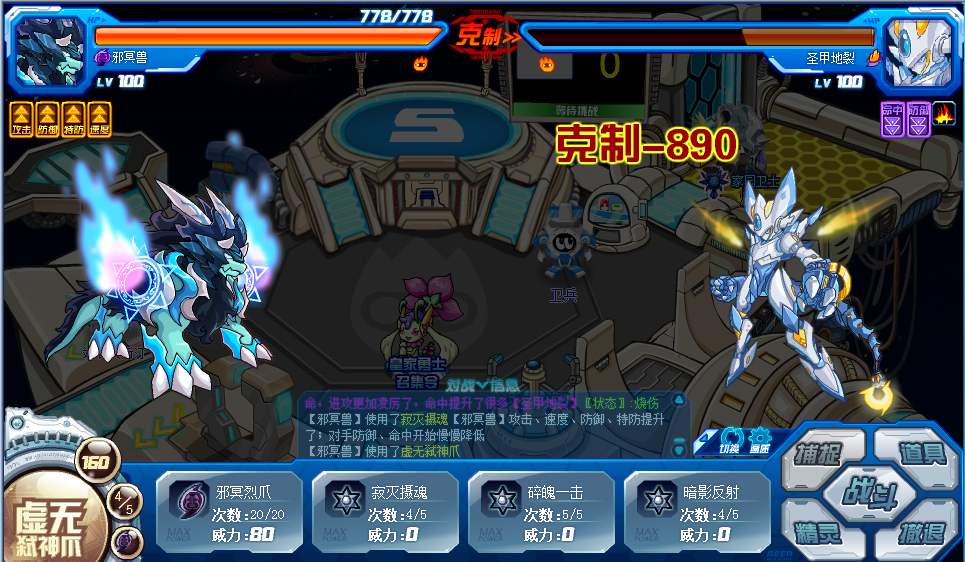Viewport: 965px width, 562px height.
Task: Click the 圣甲地裂 opponent portrait
Action: coord(915,50)
